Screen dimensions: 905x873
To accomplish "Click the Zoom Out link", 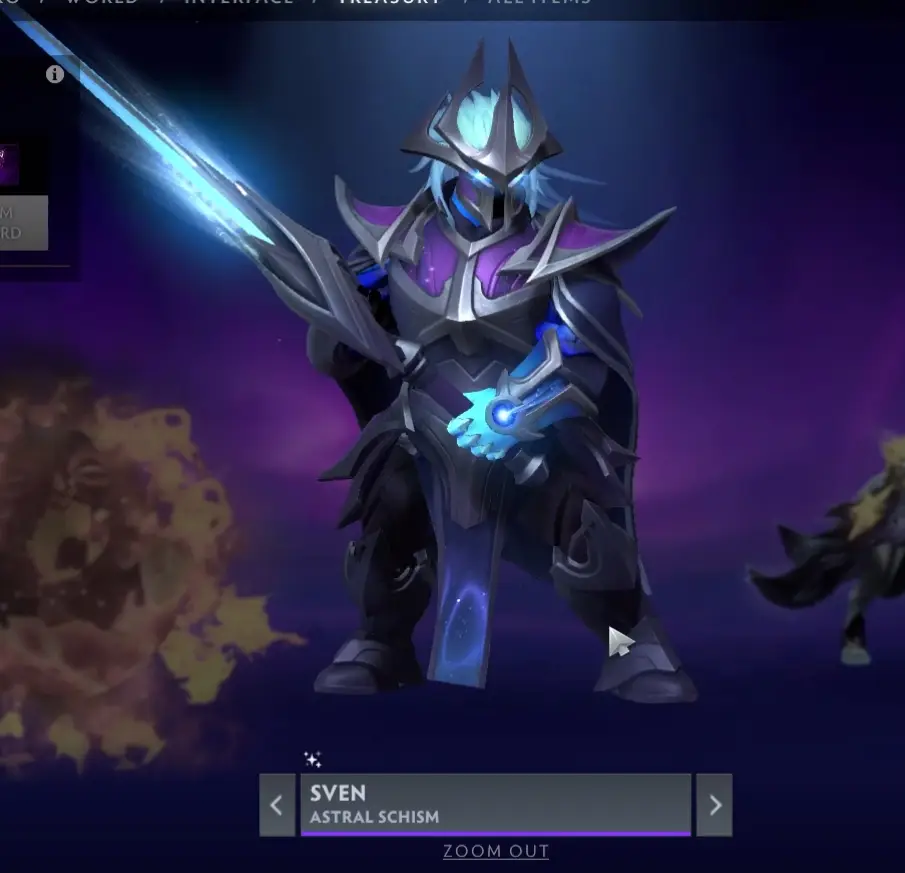I will coord(496,852).
